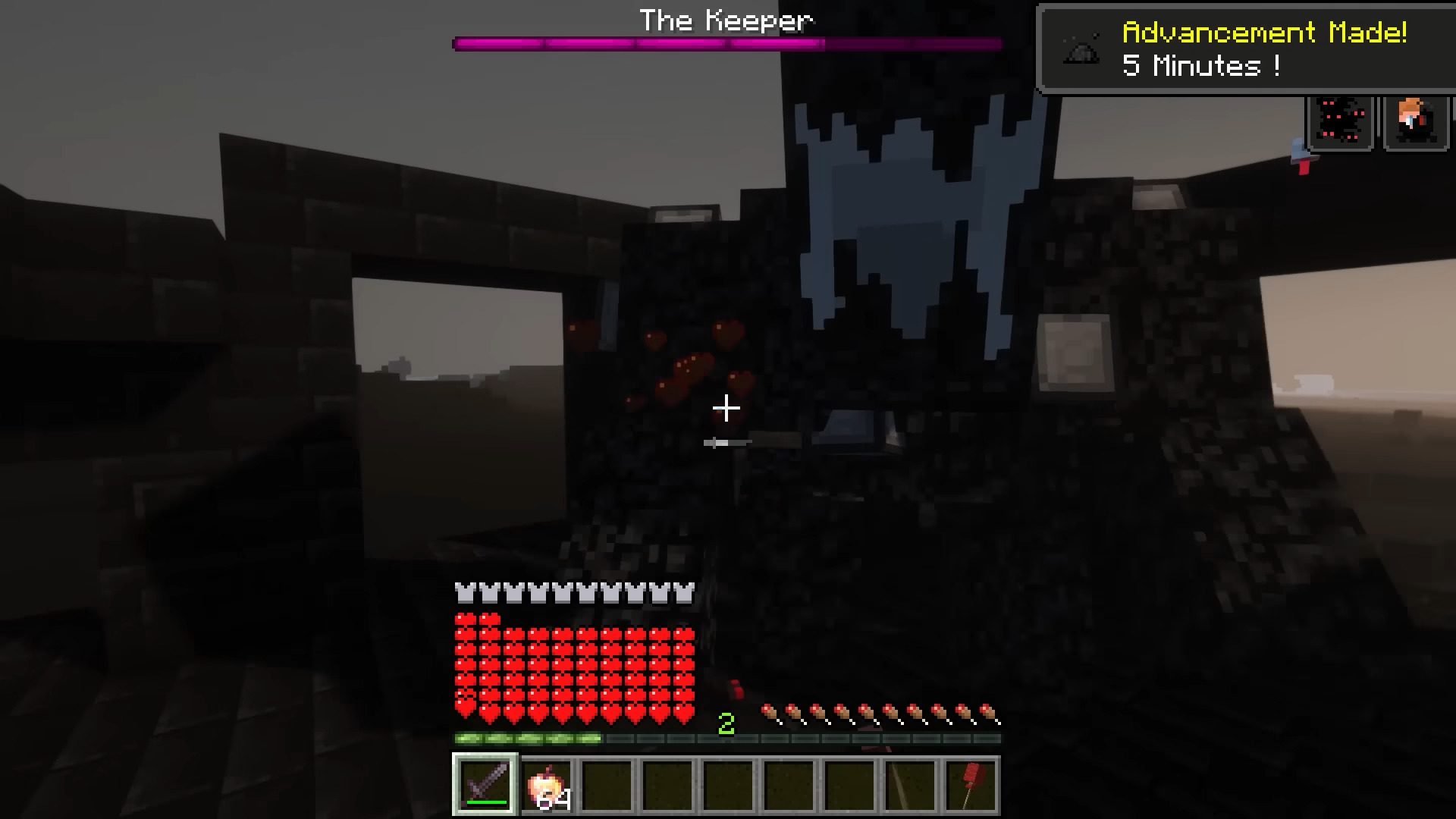Click the dark mob-face status effect icon
The width and height of the screenshot is (1456, 819).
pos(1339,121)
